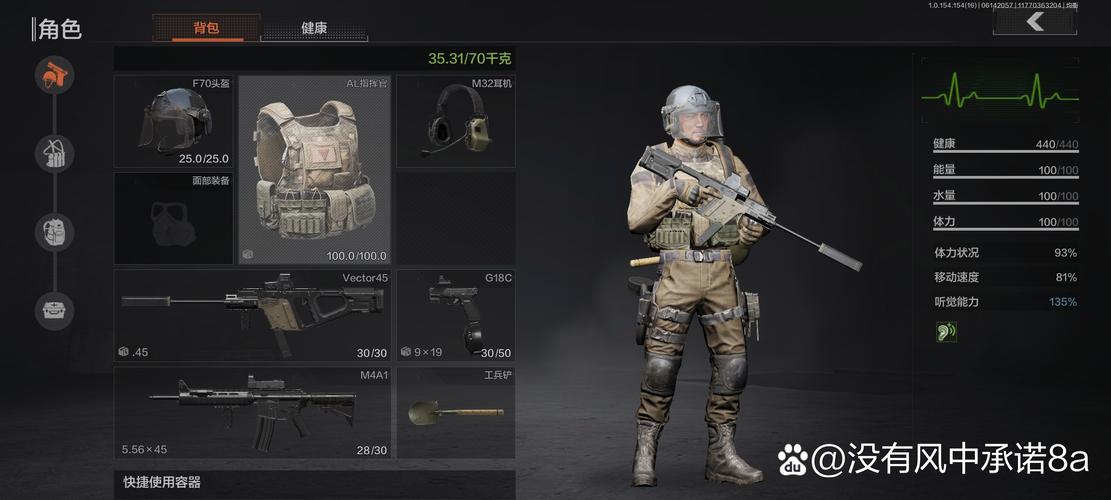
Task: Switch to the 背包 backpack tab
Action: pyautogui.click(x=207, y=28)
